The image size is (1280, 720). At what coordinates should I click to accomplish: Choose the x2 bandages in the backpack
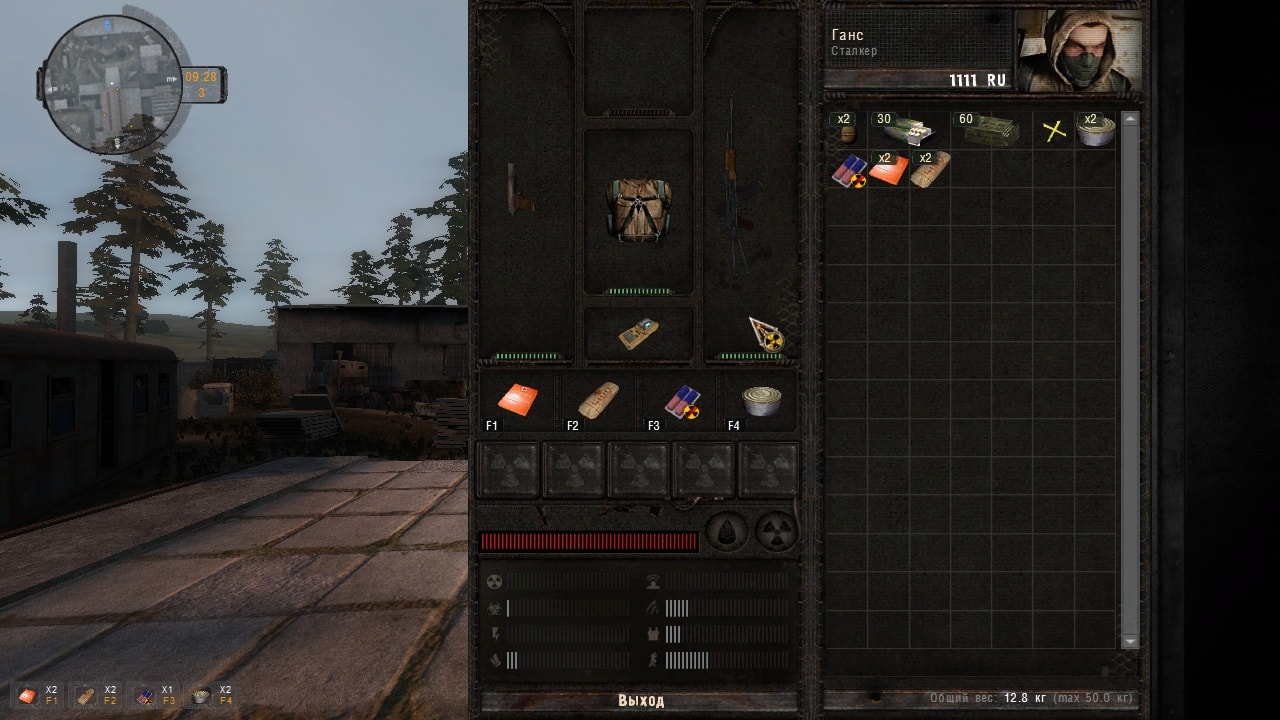929,171
